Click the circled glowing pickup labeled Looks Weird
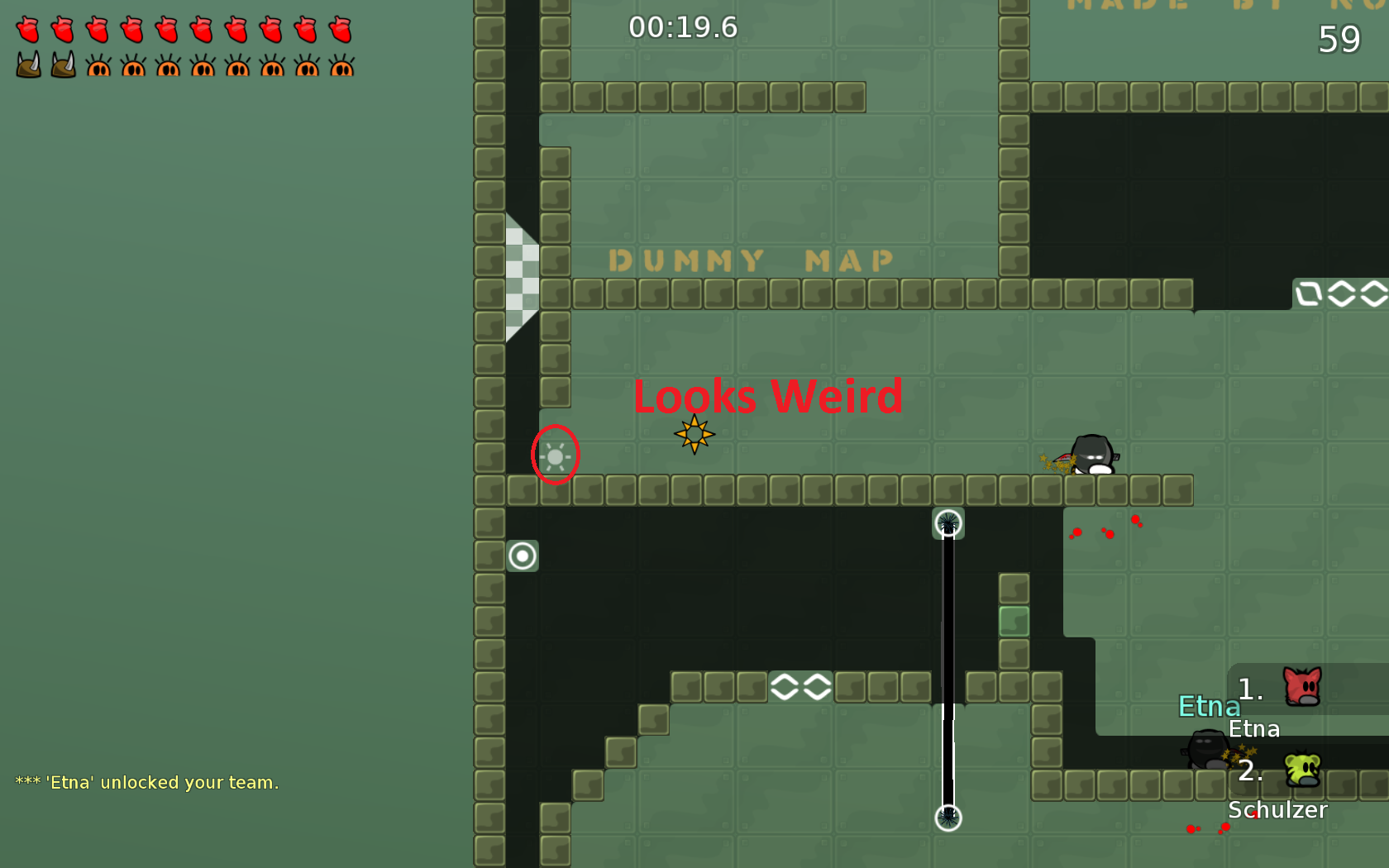This screenshot has height=868, width=1389. 555,455
